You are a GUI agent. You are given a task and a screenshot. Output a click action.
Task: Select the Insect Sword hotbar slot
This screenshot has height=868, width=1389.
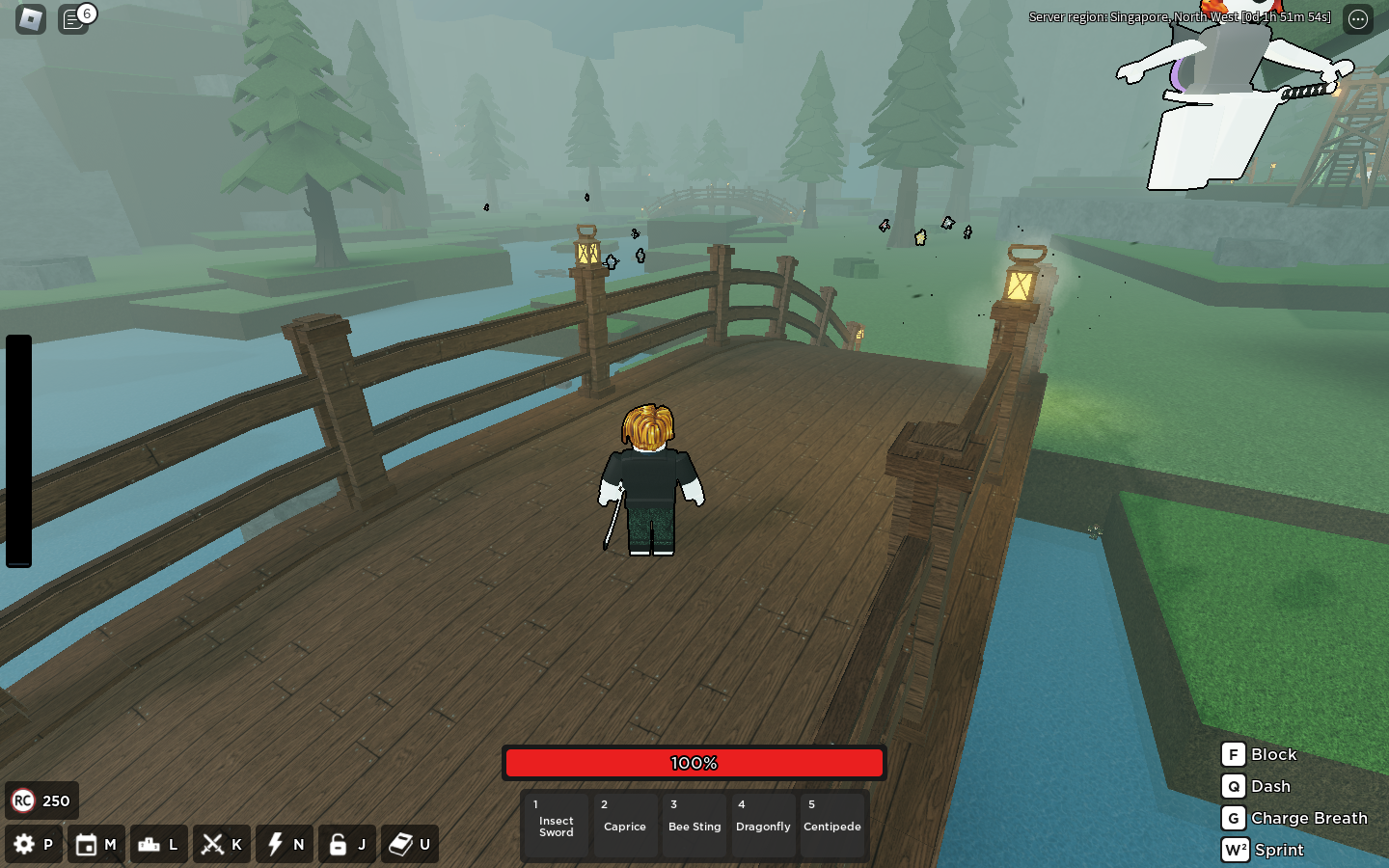click(x=556, y=826)
